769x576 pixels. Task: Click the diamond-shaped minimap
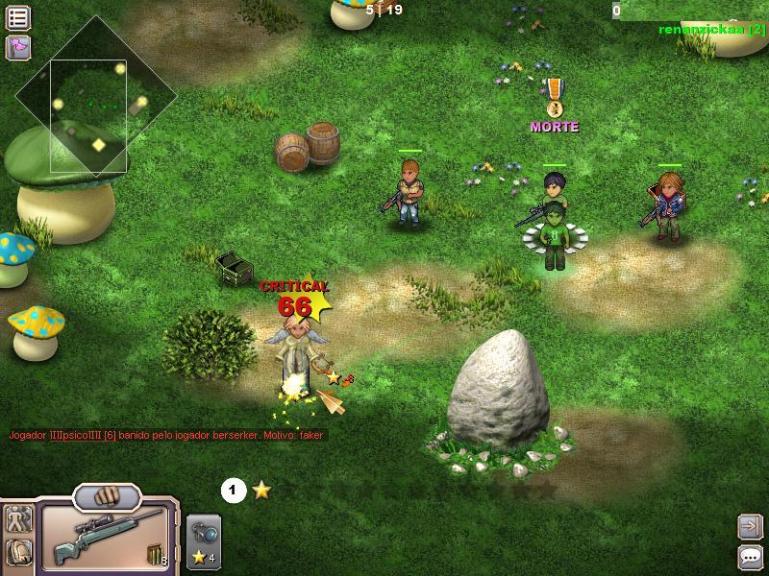tap(94, 97)
